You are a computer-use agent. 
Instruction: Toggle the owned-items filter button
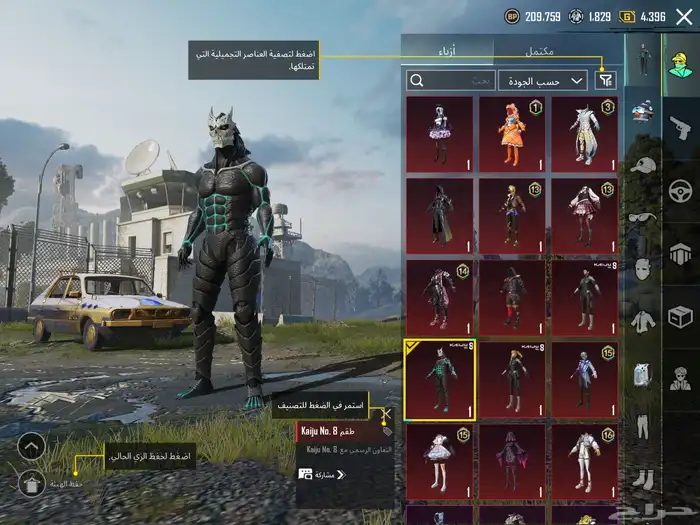(605, 80)
